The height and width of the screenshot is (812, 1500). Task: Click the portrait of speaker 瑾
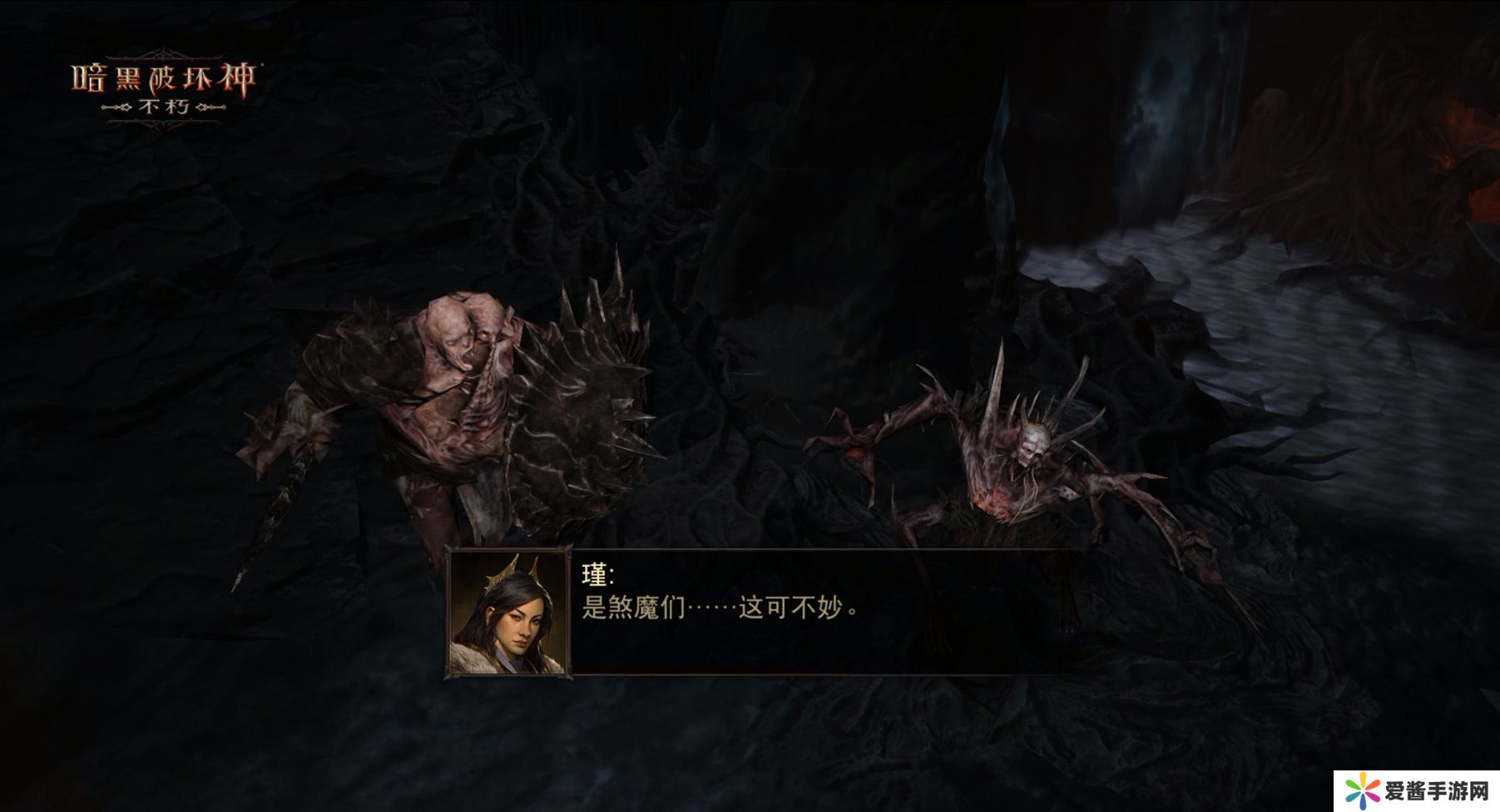[510, 612]
